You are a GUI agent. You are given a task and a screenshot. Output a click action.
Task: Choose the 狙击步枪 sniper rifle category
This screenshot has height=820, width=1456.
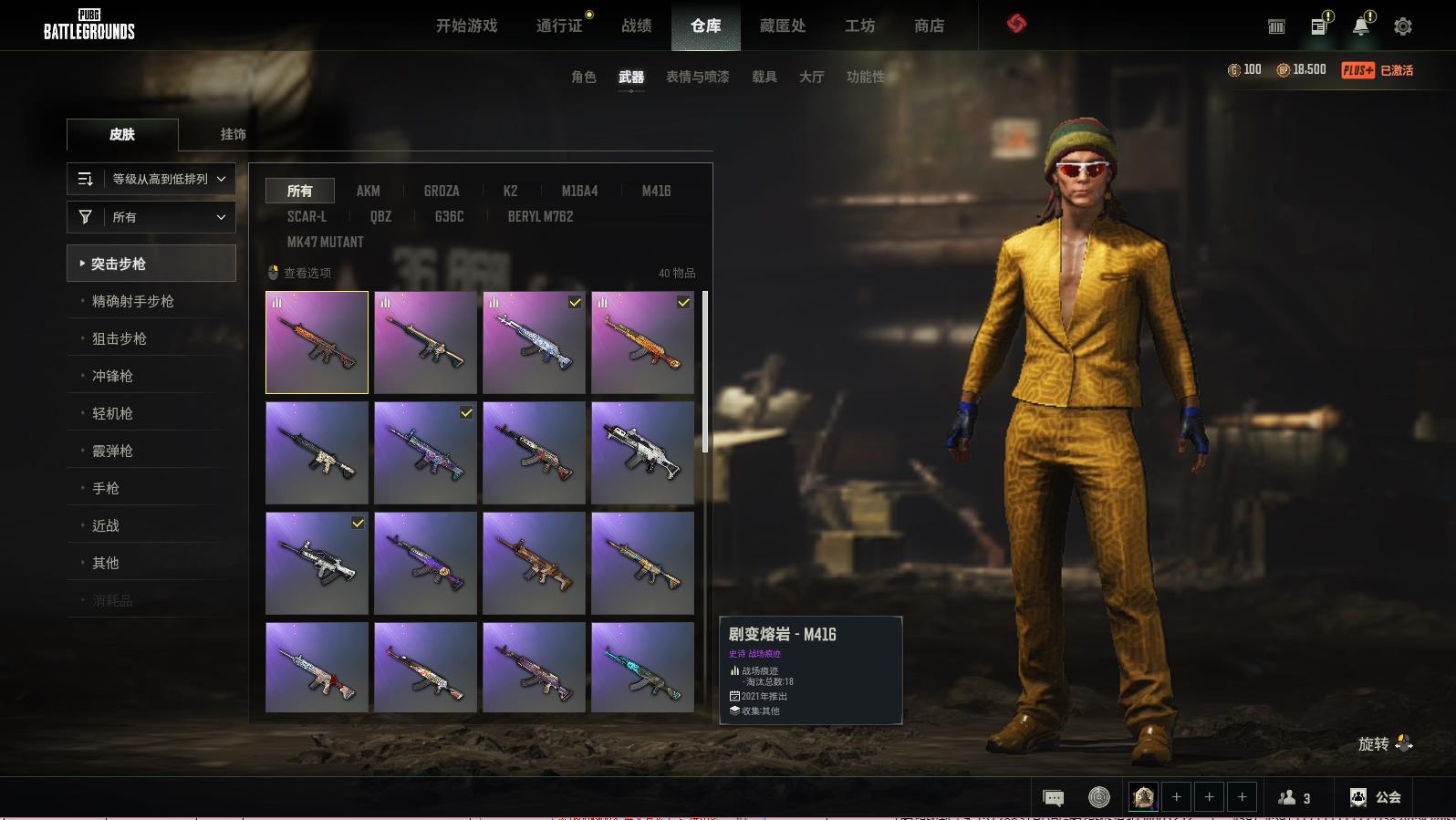click(120, 338)
